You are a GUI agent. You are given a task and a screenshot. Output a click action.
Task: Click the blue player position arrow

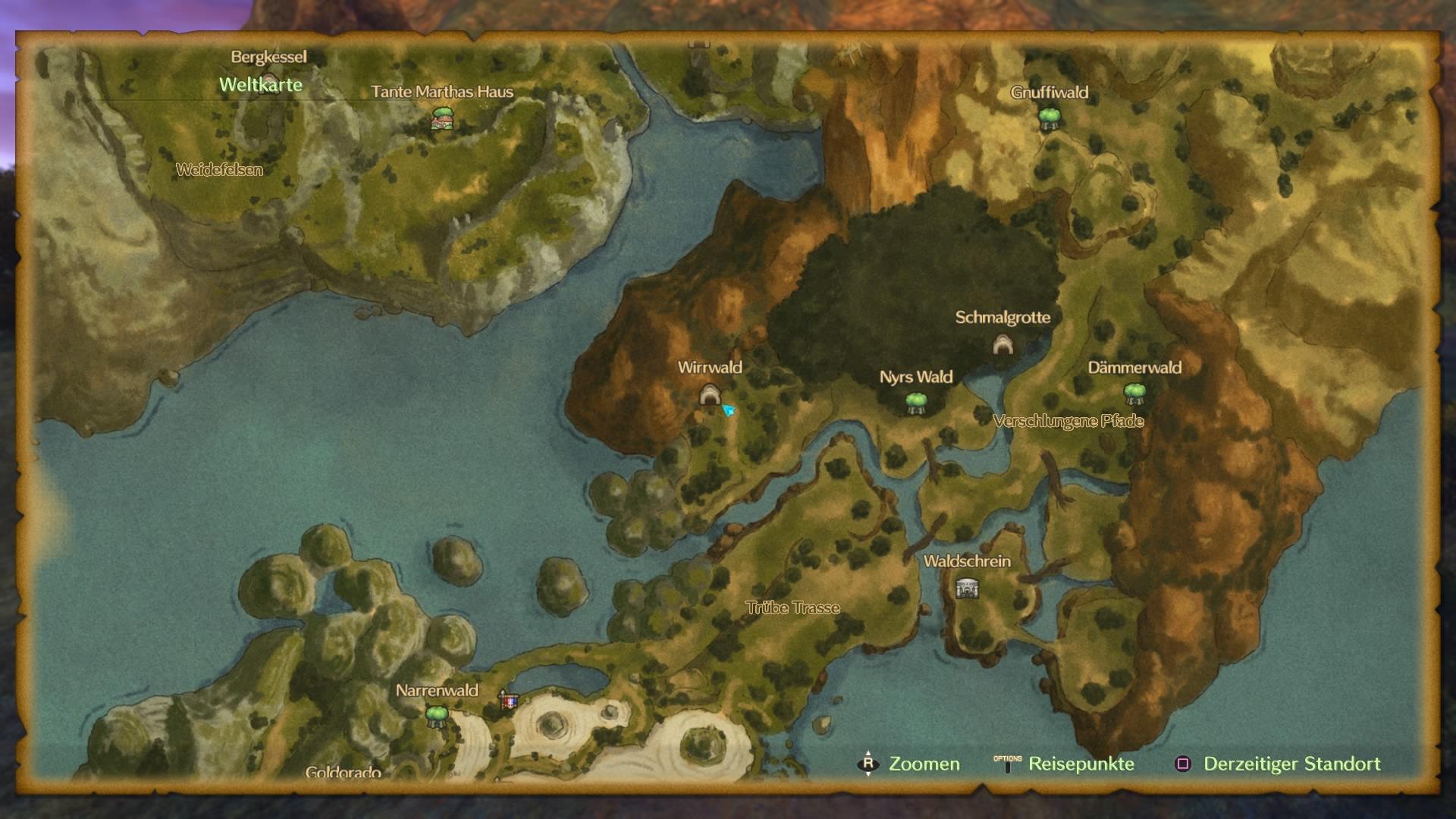pos(729,410)
